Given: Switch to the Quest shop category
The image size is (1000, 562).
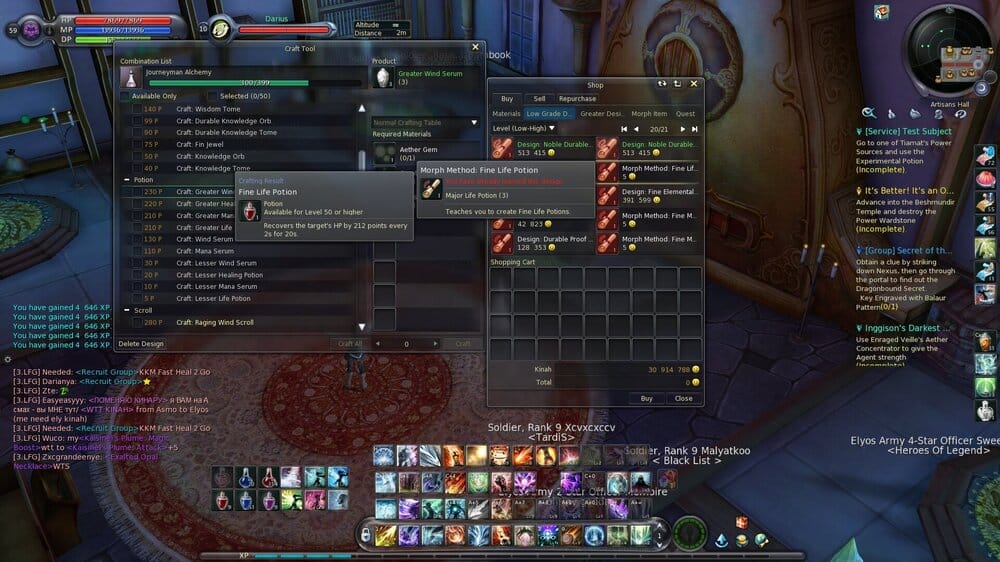Looking at the screenshot, I should tap(685, 114).
